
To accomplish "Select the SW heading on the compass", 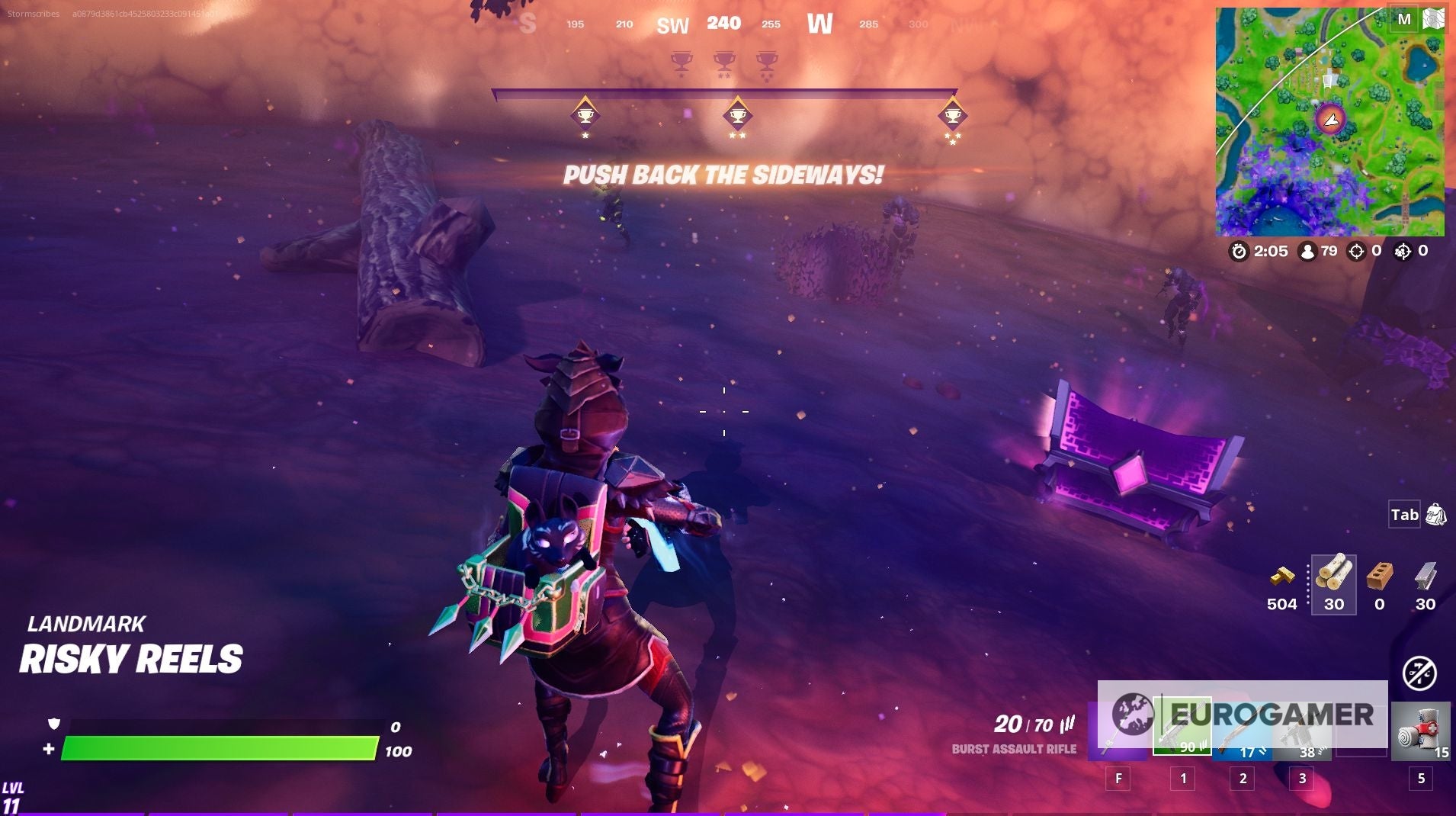I will (675, 24).
